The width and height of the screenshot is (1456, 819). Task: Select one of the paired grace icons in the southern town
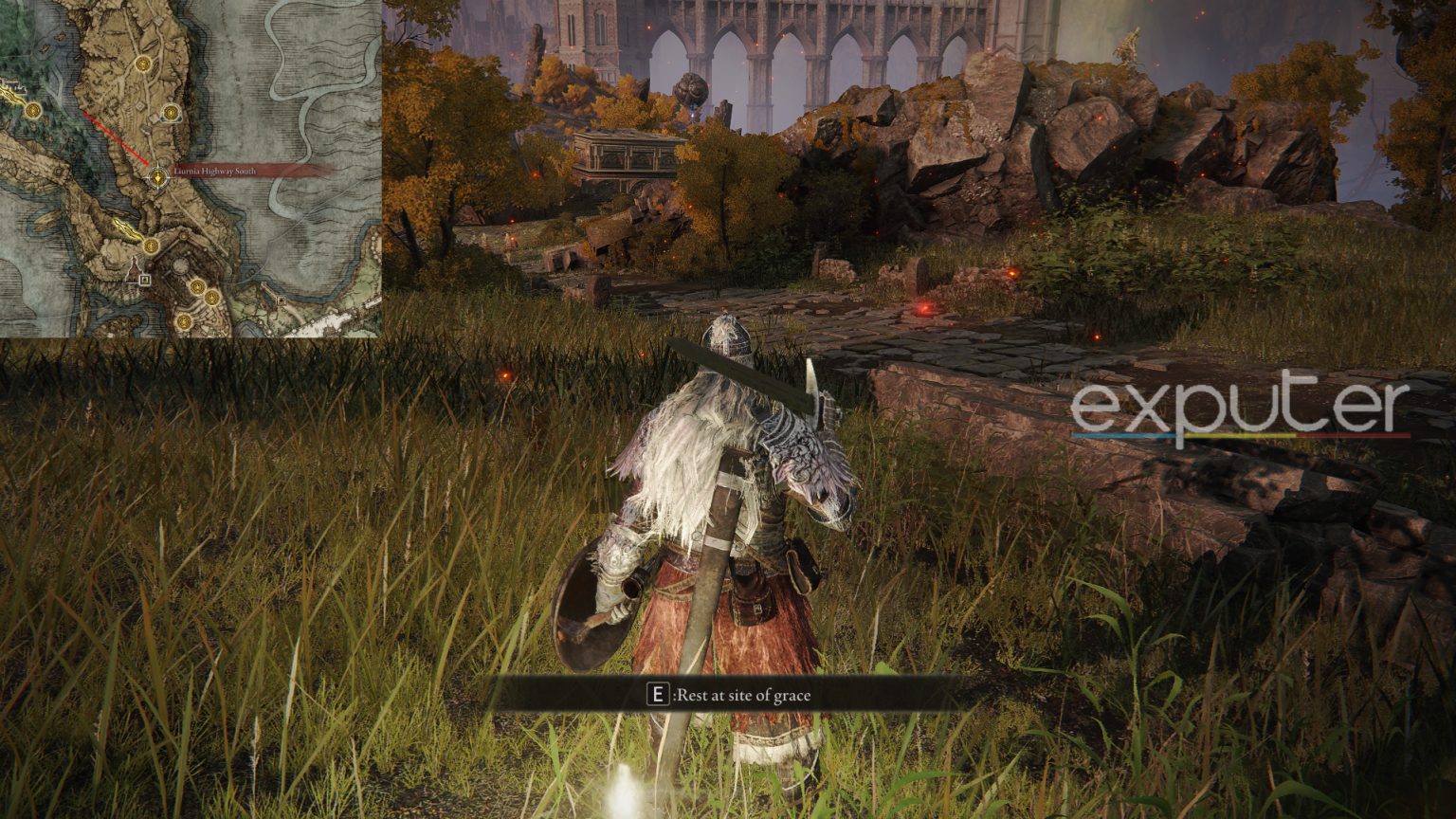pos(197,286)
